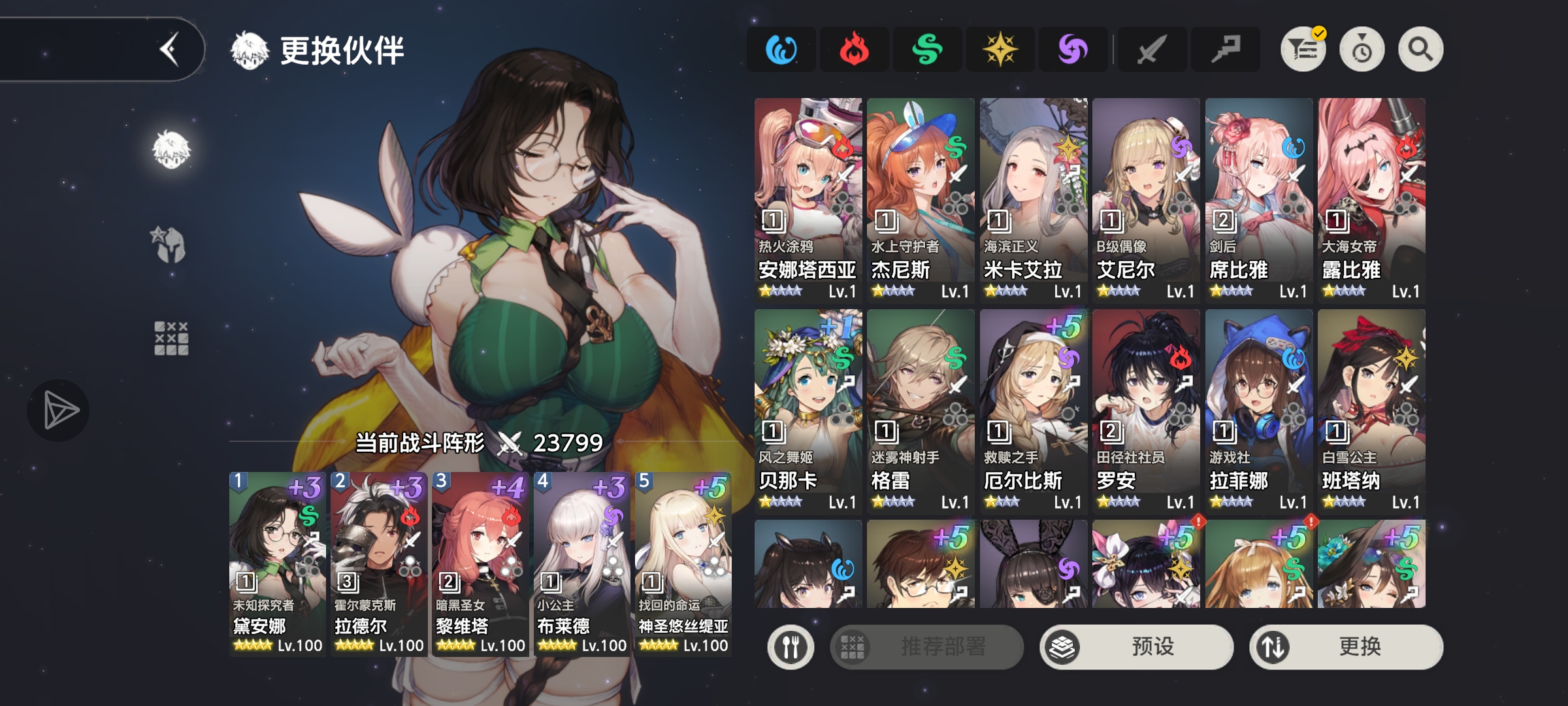
Task: Select 班塔纳 from the partner list
Action: [x=1371, y=411]
